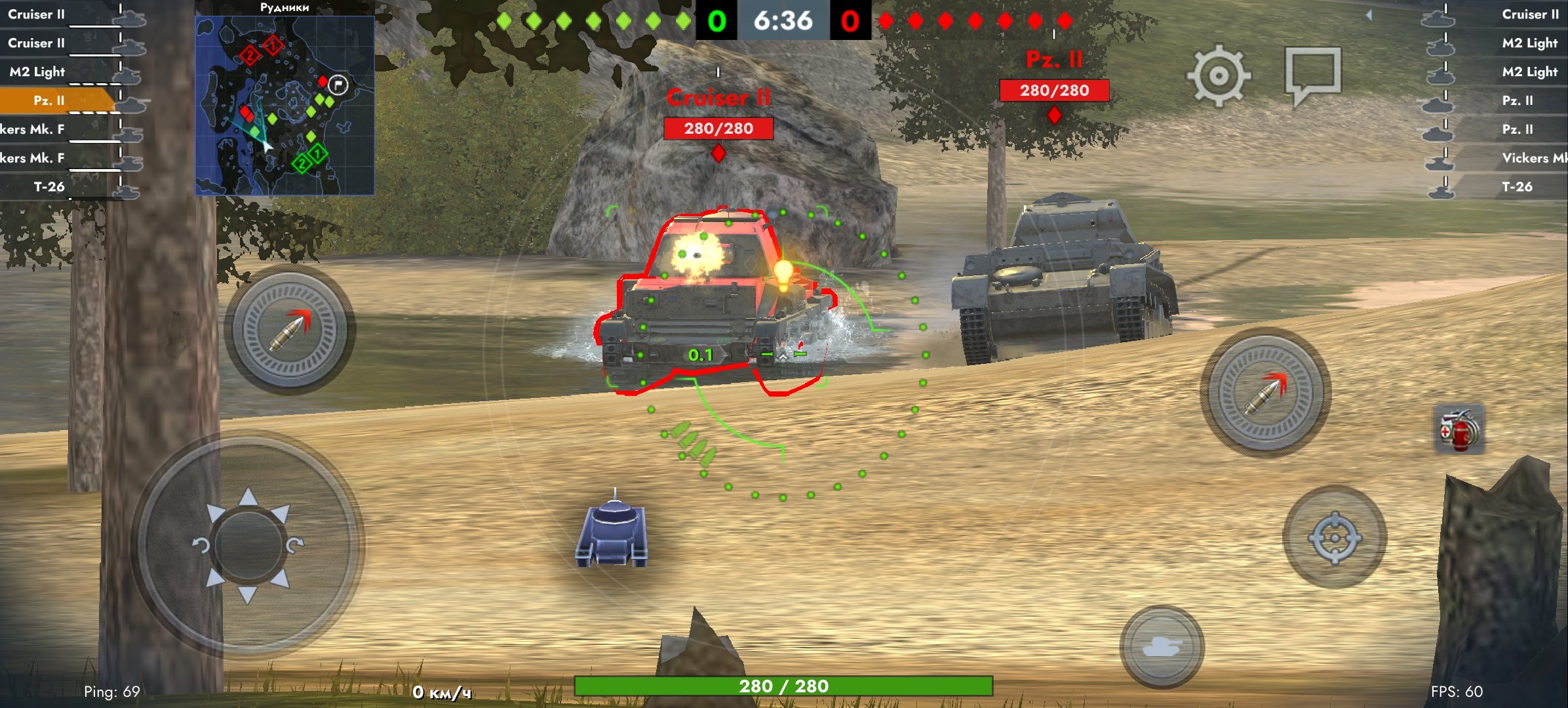Viewport: 1568px width, 708px height.
Task: Tap the shell fire button below the minimap
Action: (x=289, y=329)
